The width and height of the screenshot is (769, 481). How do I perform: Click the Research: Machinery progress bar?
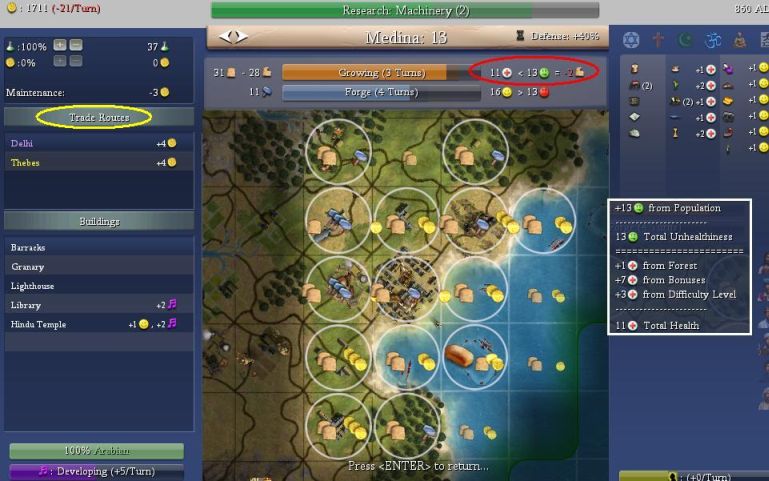pyautogui.click(x=405, y=10)
